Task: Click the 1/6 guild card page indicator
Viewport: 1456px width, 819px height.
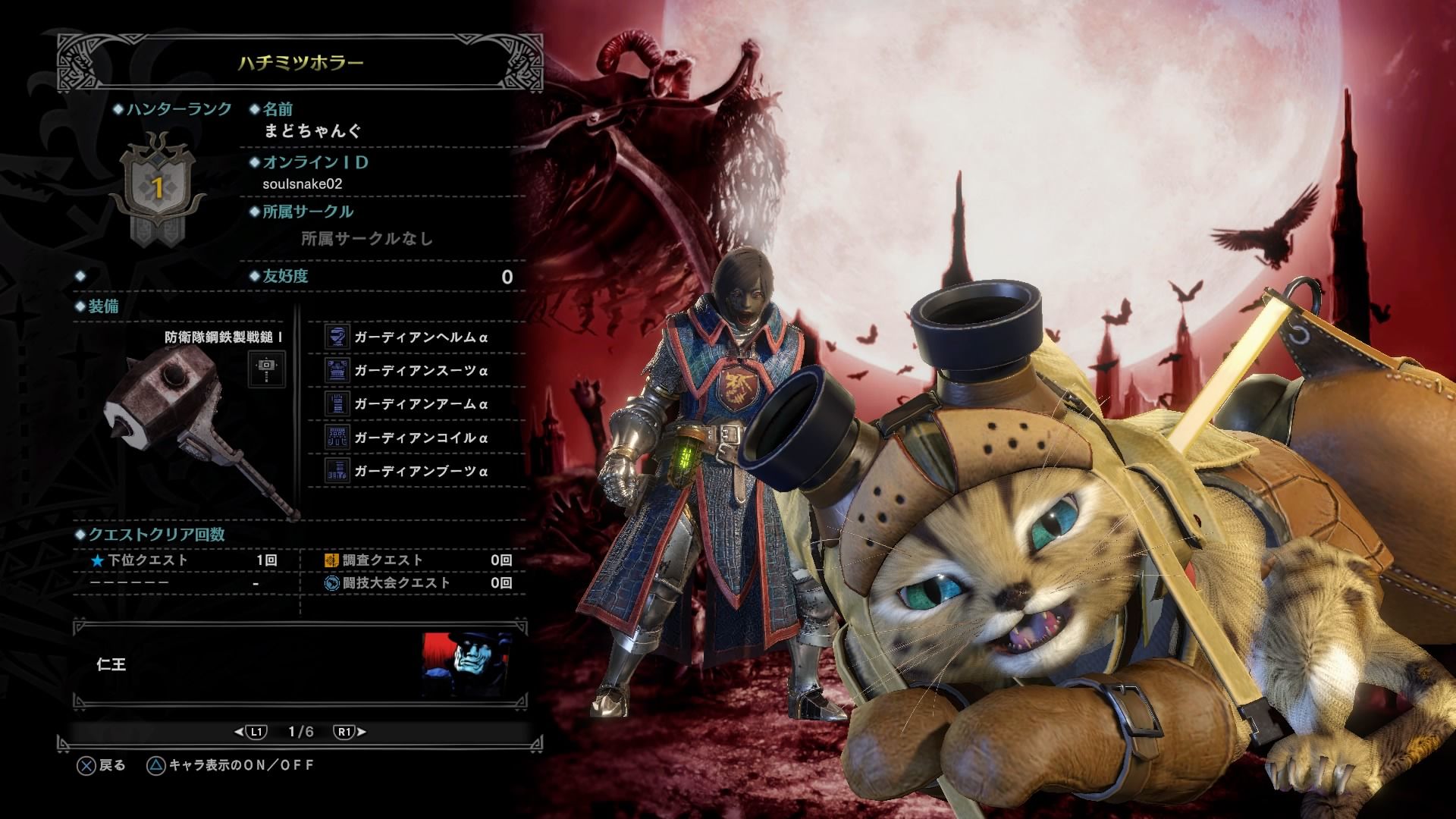Action: pyautogui.click(x=300, y=732)
